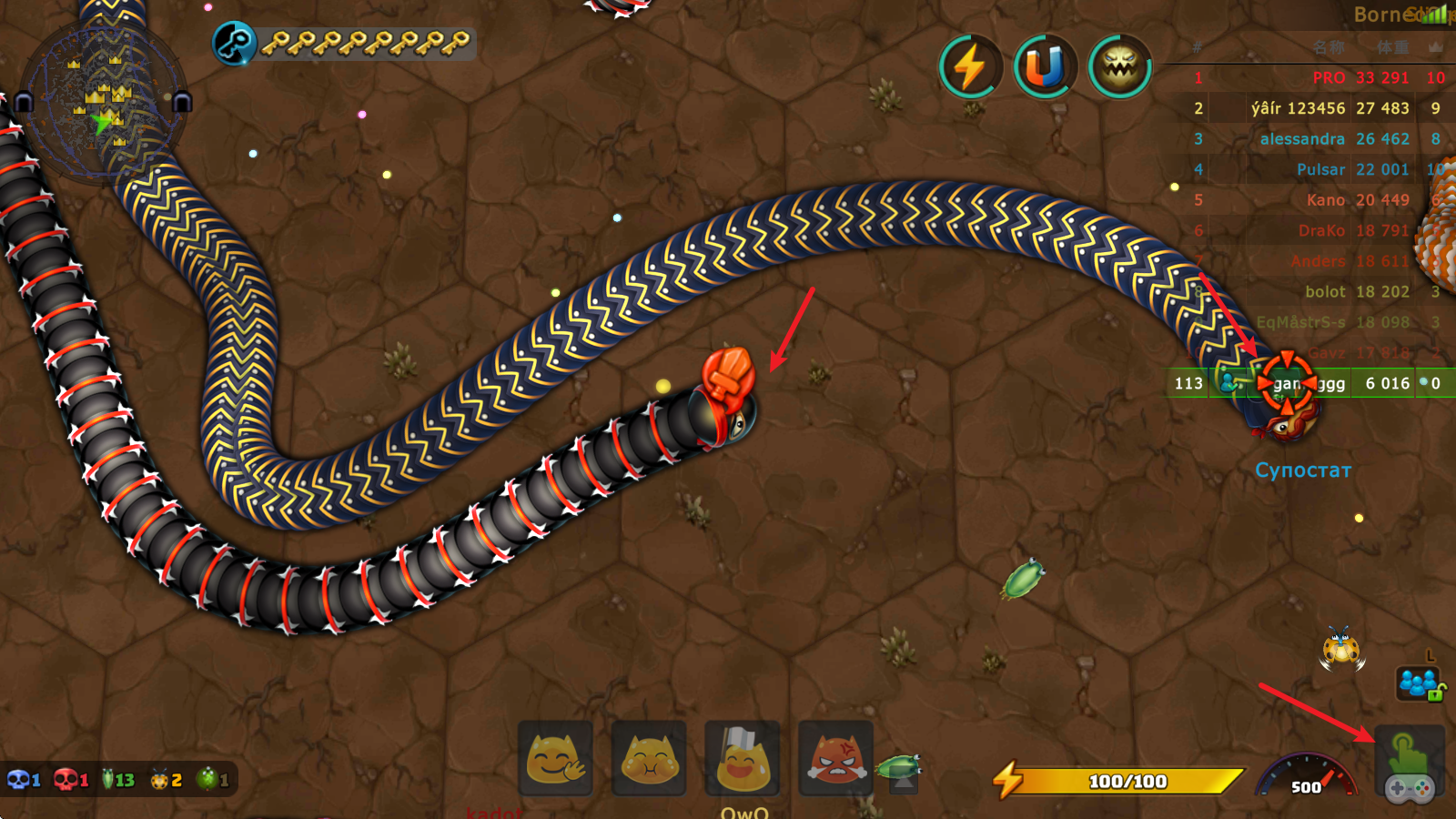
Task: Send the angry red cat emote
Action: coord(835,759)
